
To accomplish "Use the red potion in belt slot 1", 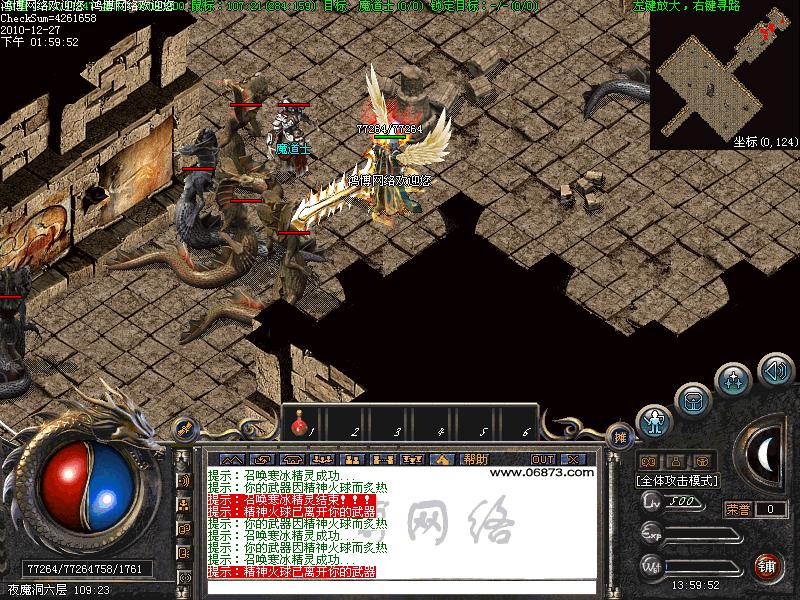I will (300, 428).
